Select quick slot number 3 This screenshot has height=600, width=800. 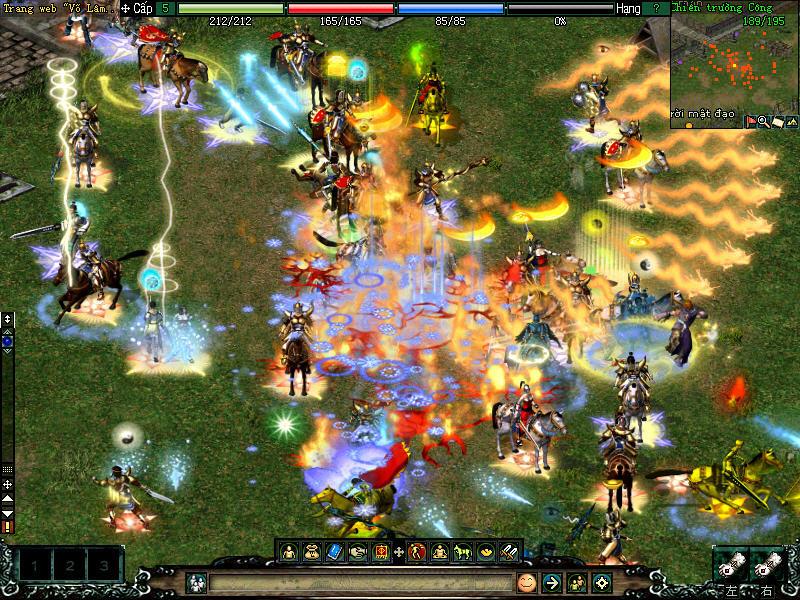pos(103,566)
